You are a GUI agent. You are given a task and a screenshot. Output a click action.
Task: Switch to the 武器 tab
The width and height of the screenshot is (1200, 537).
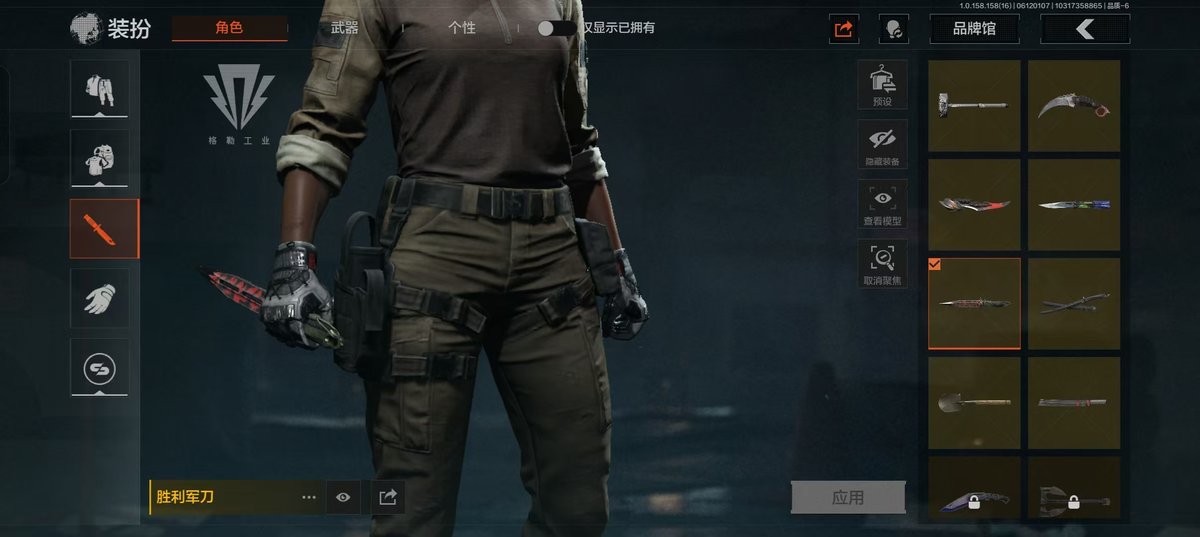coord(344,28)
